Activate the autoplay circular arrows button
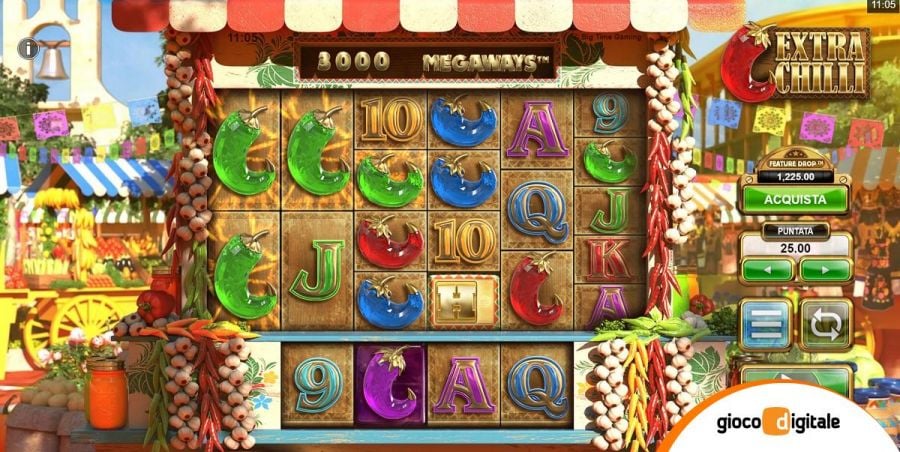 click(x=826, y=325)
